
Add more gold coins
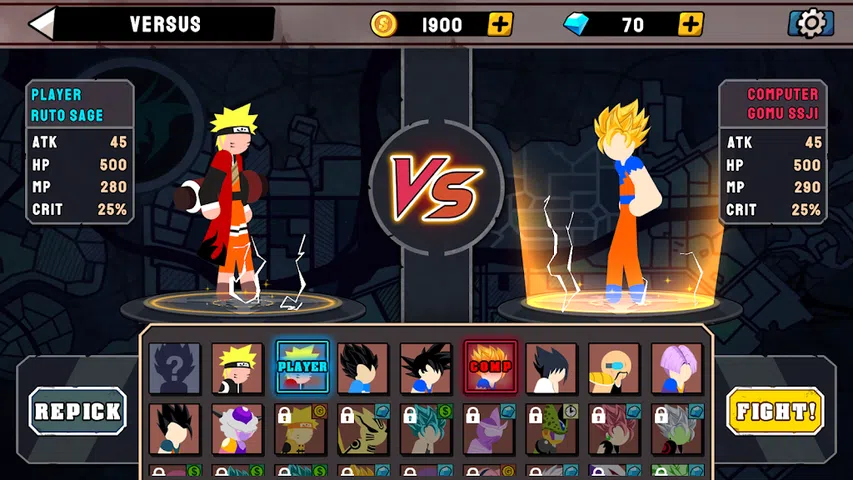click(500, 24)
